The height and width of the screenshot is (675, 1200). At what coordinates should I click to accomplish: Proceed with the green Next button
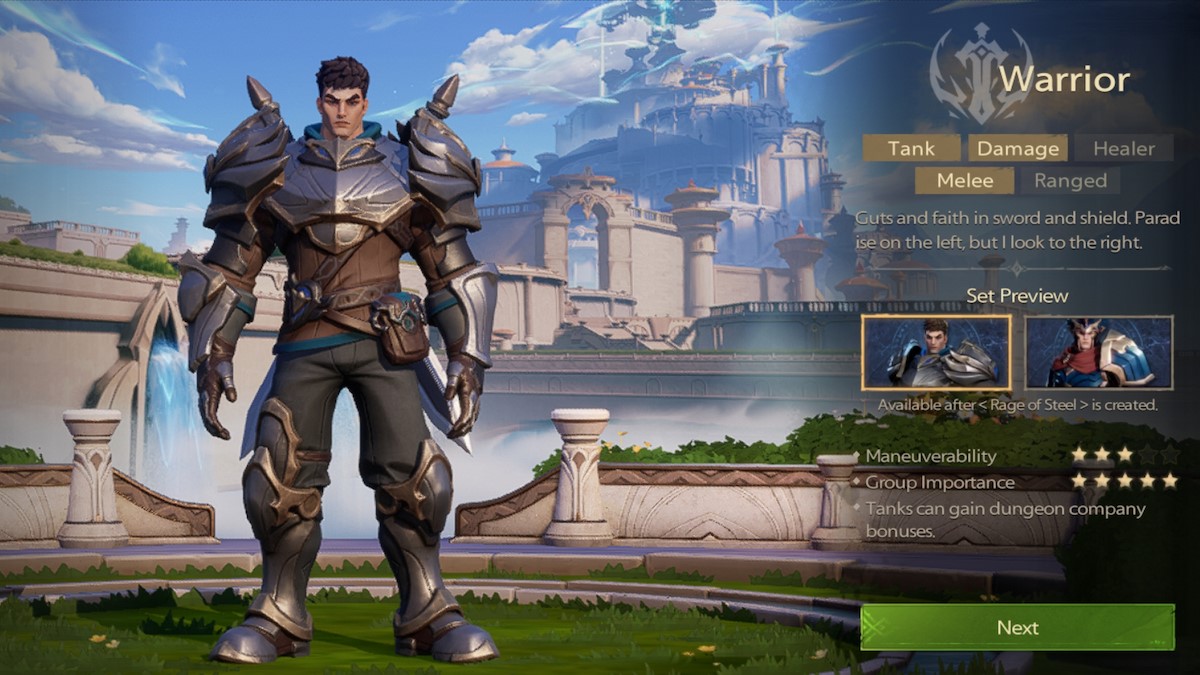coord(1017,627)
